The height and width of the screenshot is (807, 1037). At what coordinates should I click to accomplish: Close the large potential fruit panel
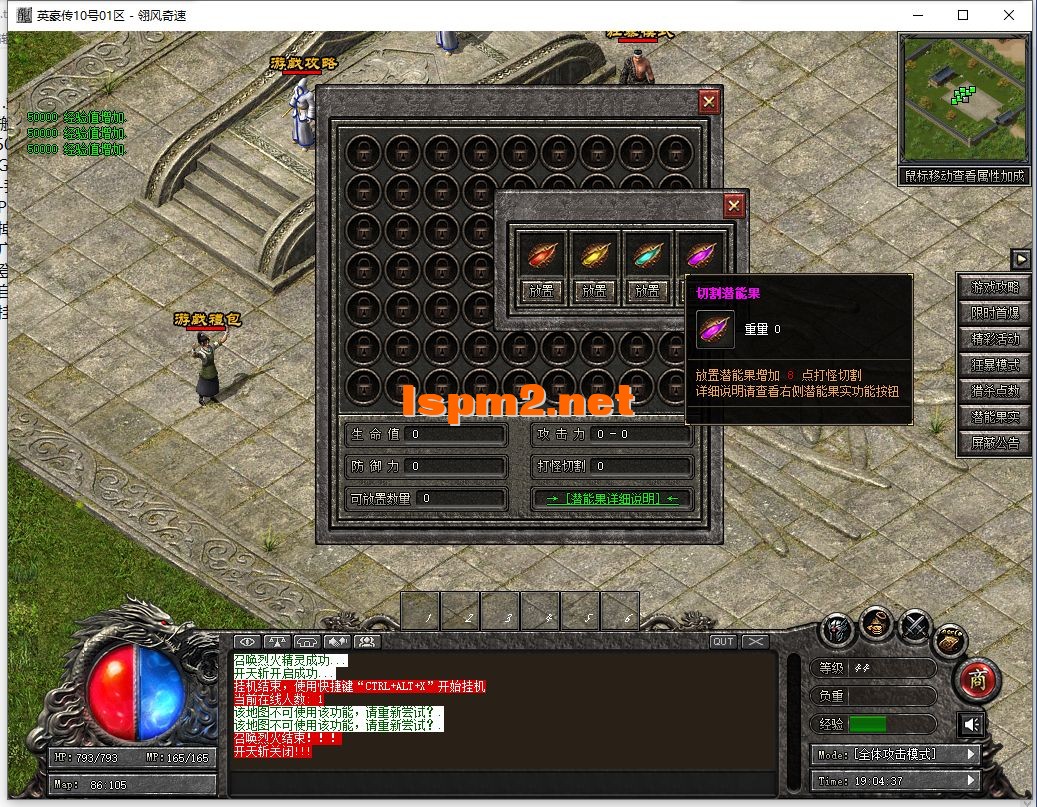click(x=709, y=101)
